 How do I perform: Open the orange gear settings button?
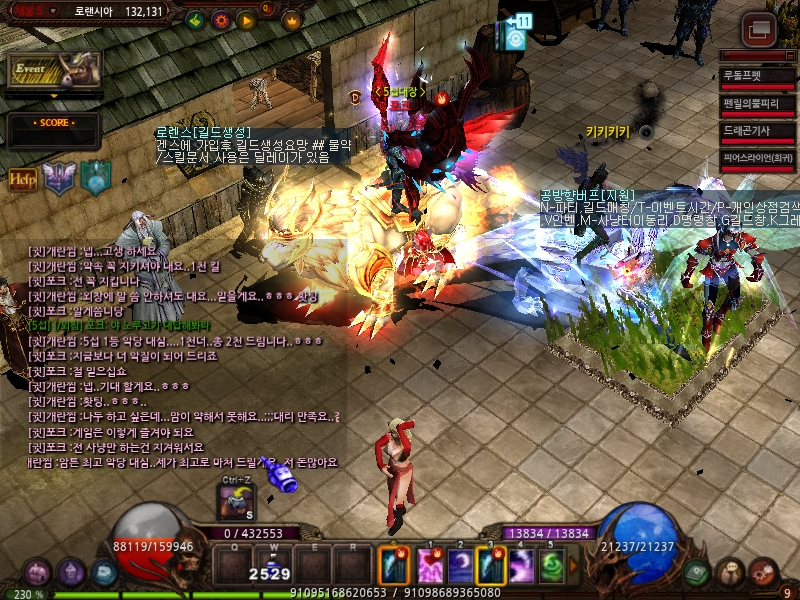point(221,20)
